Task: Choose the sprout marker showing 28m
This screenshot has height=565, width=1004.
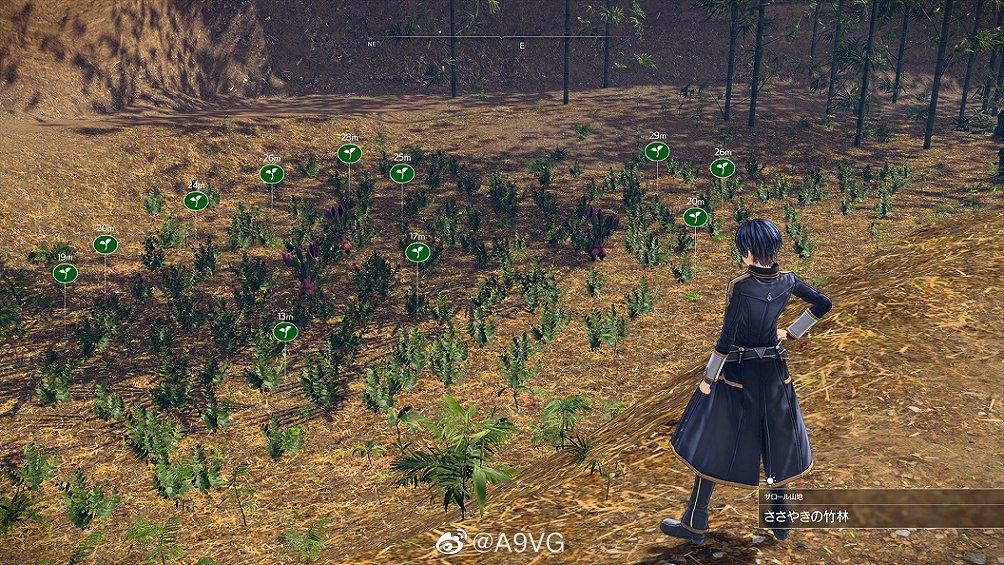Action: point(349,153)
